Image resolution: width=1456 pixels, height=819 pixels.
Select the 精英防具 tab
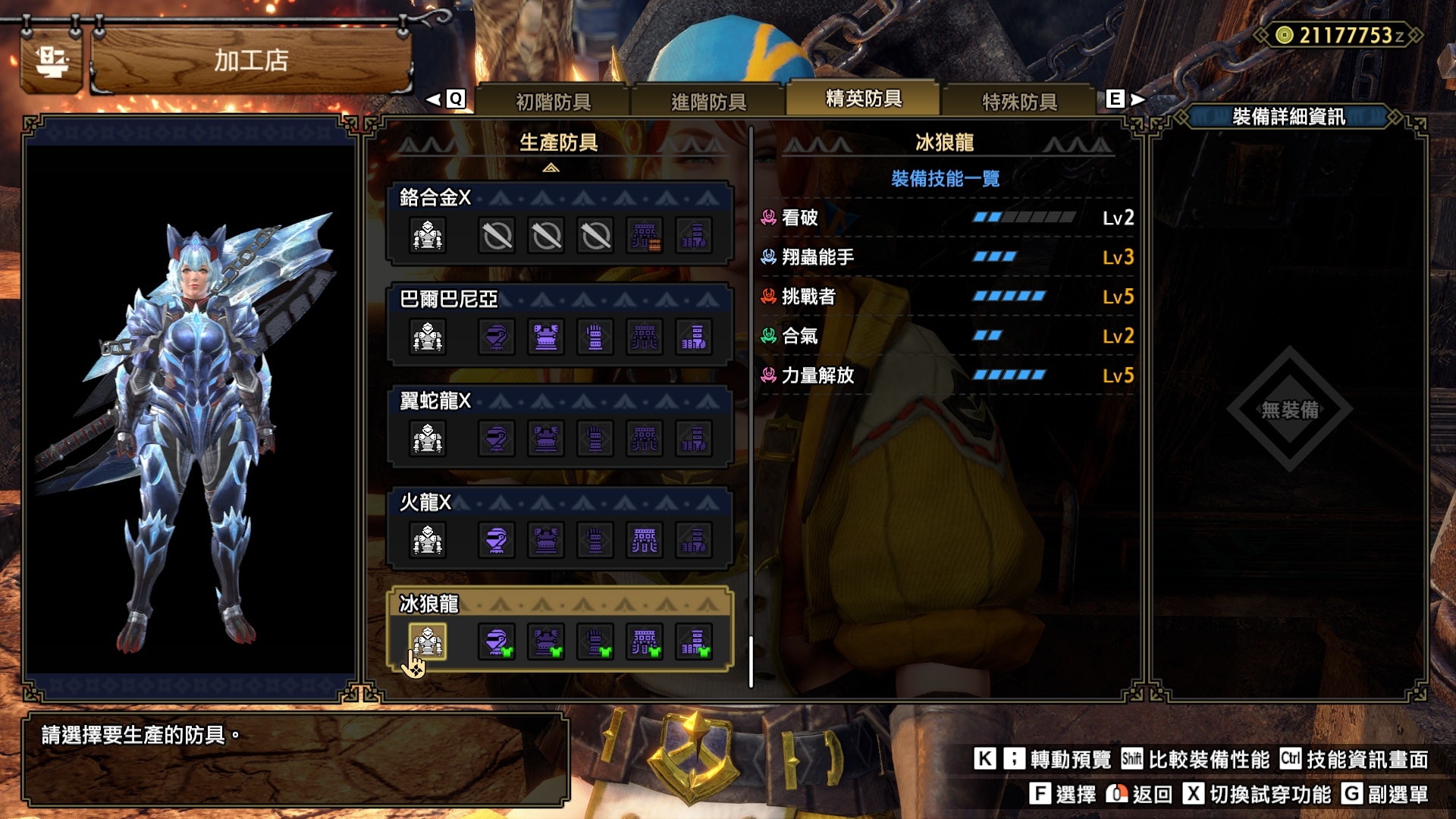click(863, 99)
